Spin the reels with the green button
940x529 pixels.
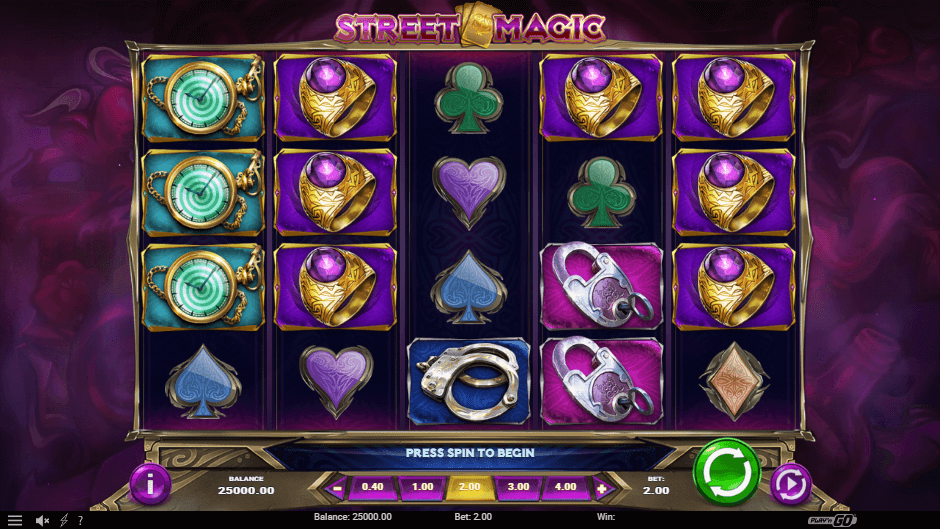point(727,471)
